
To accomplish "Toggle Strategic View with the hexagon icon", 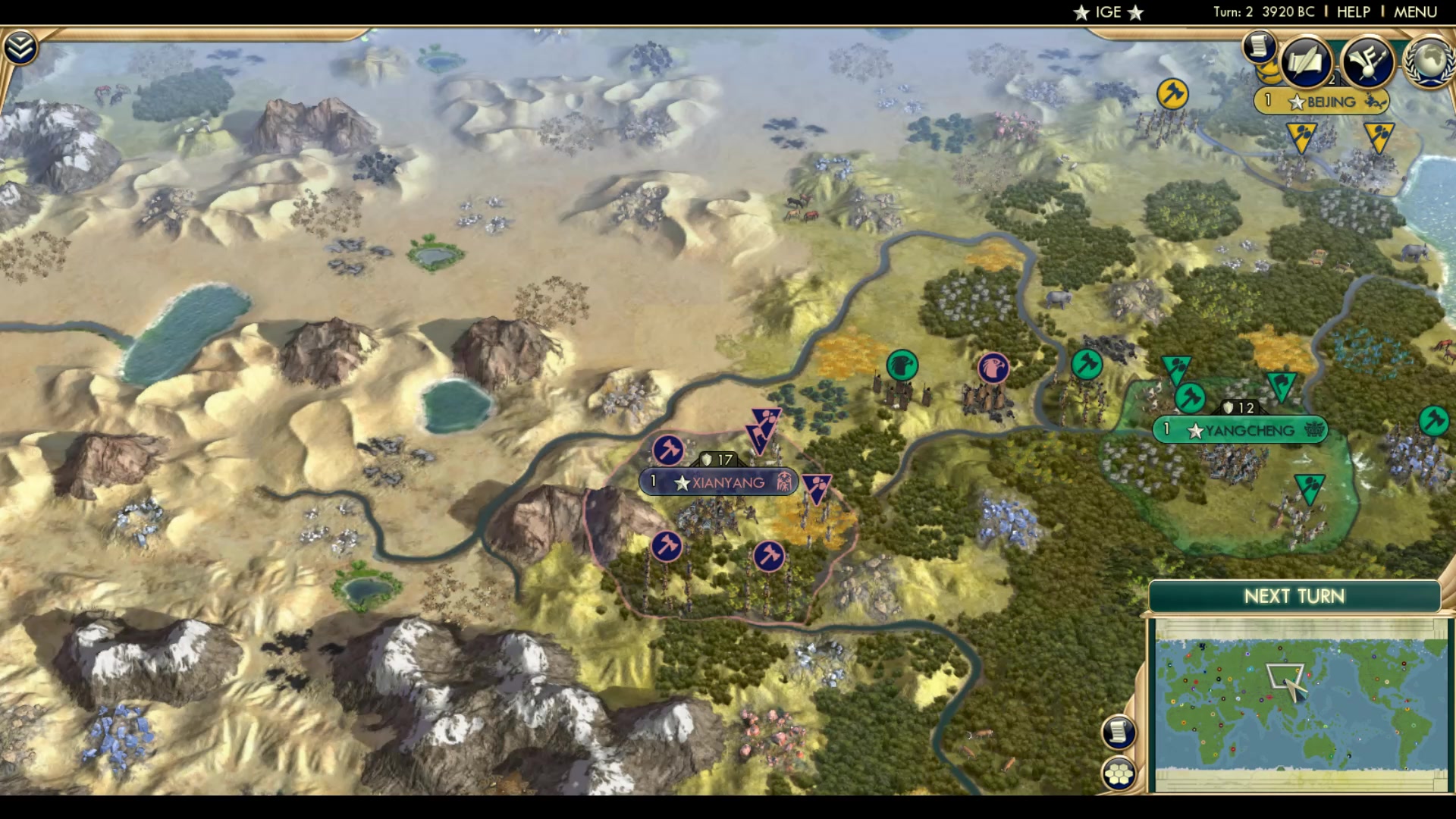I will (1117, 773).
